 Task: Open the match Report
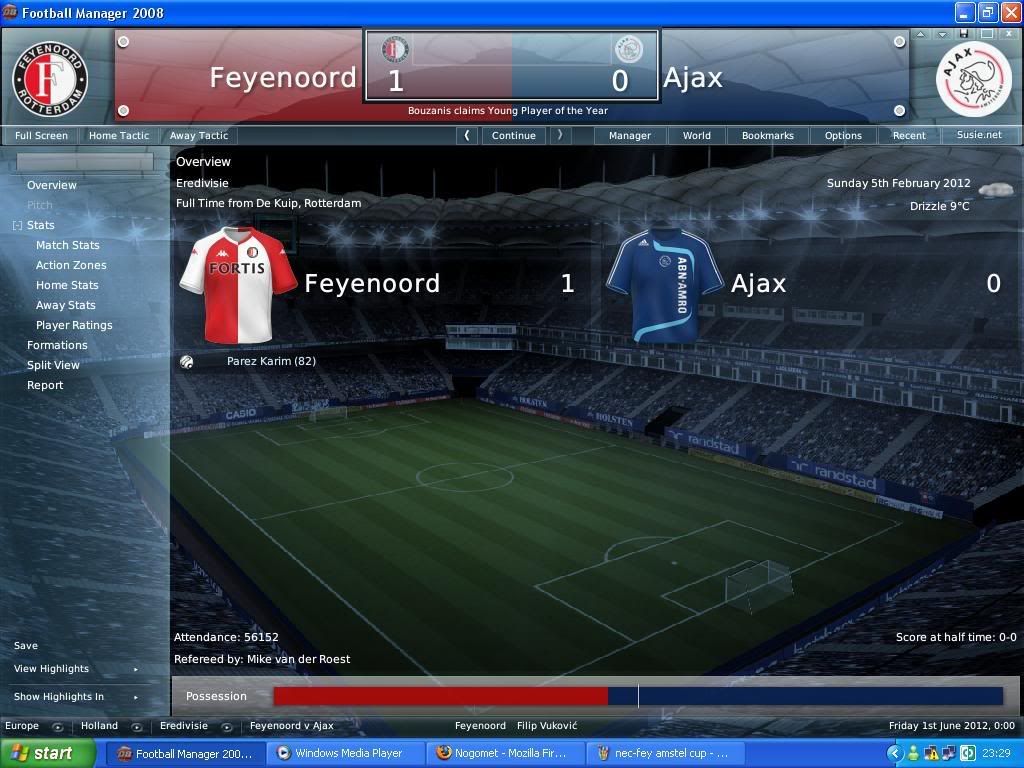45,385
